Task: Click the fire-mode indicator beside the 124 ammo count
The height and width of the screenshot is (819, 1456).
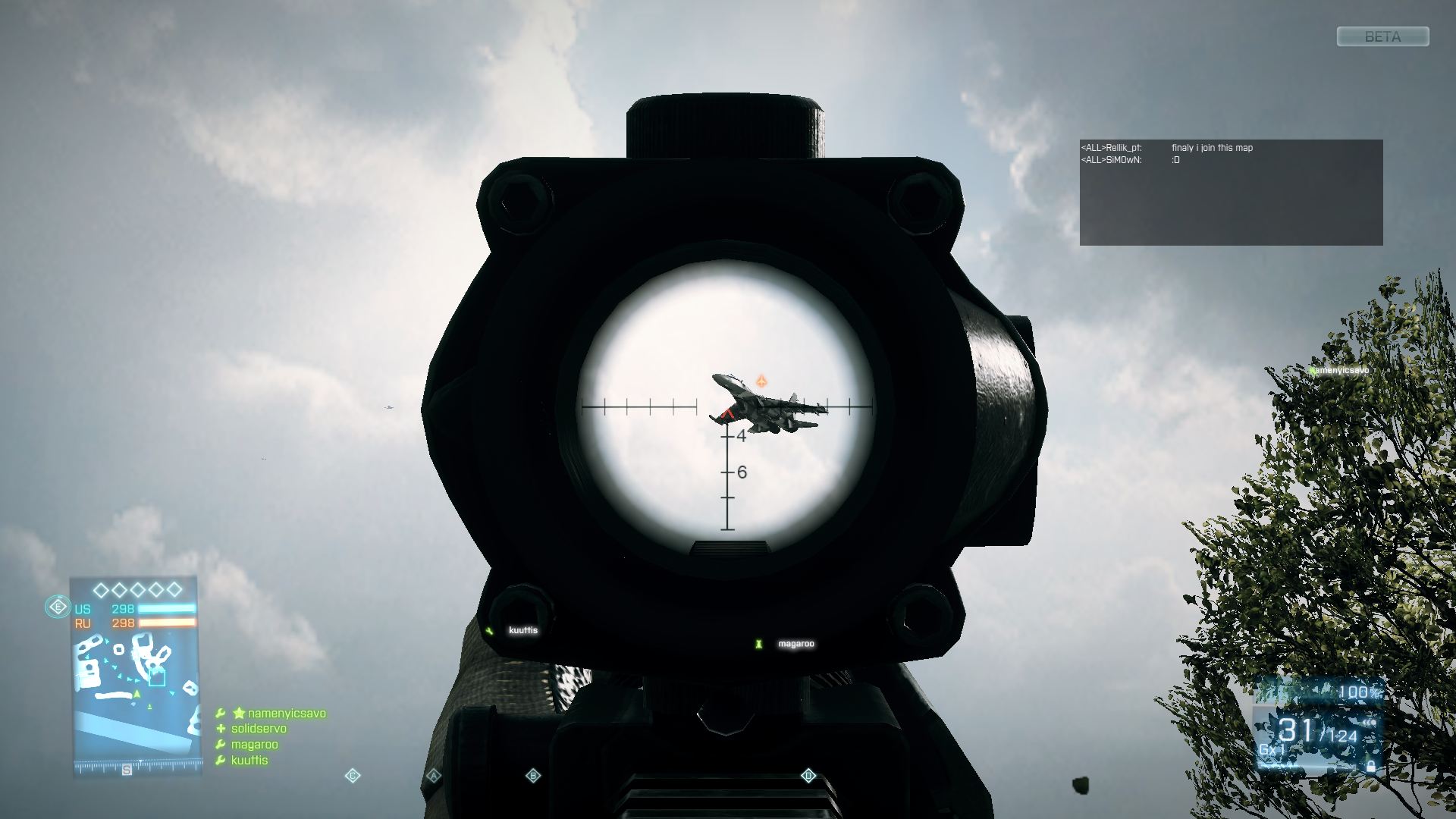Action: click(x=1370, y=723)
